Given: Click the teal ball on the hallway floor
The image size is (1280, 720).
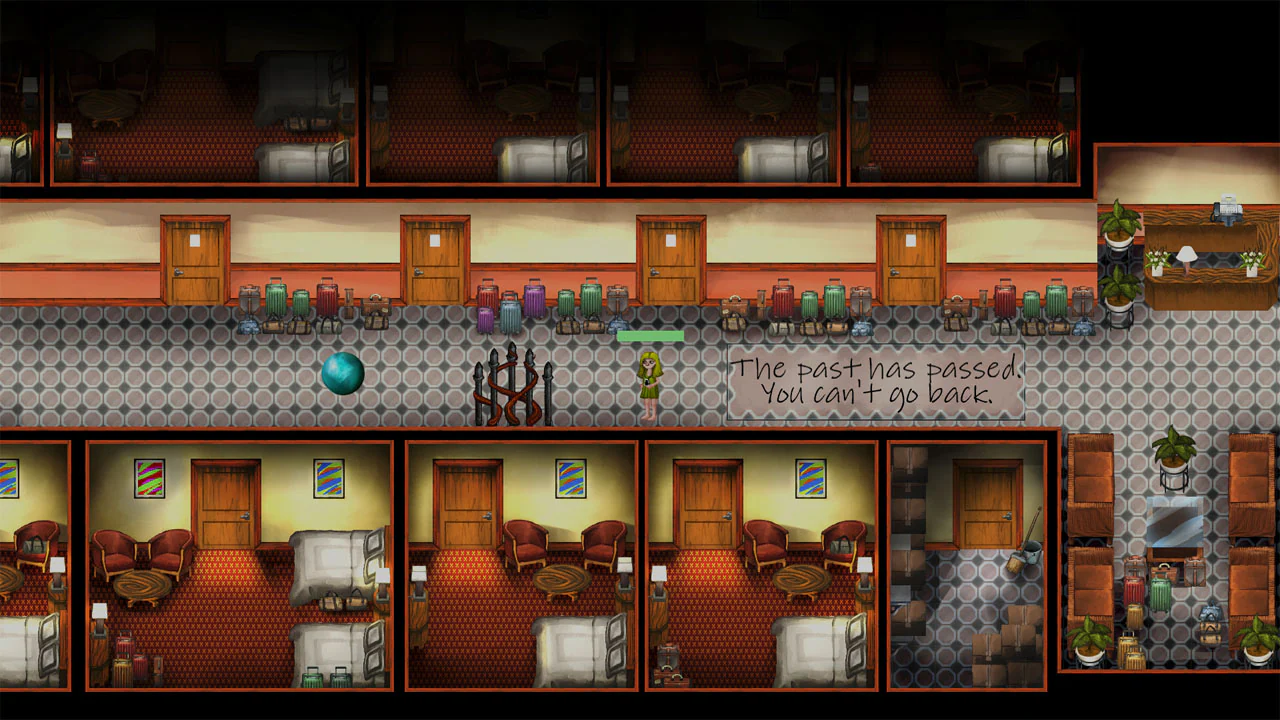Looking at the screenshot, I should [345, 373].
